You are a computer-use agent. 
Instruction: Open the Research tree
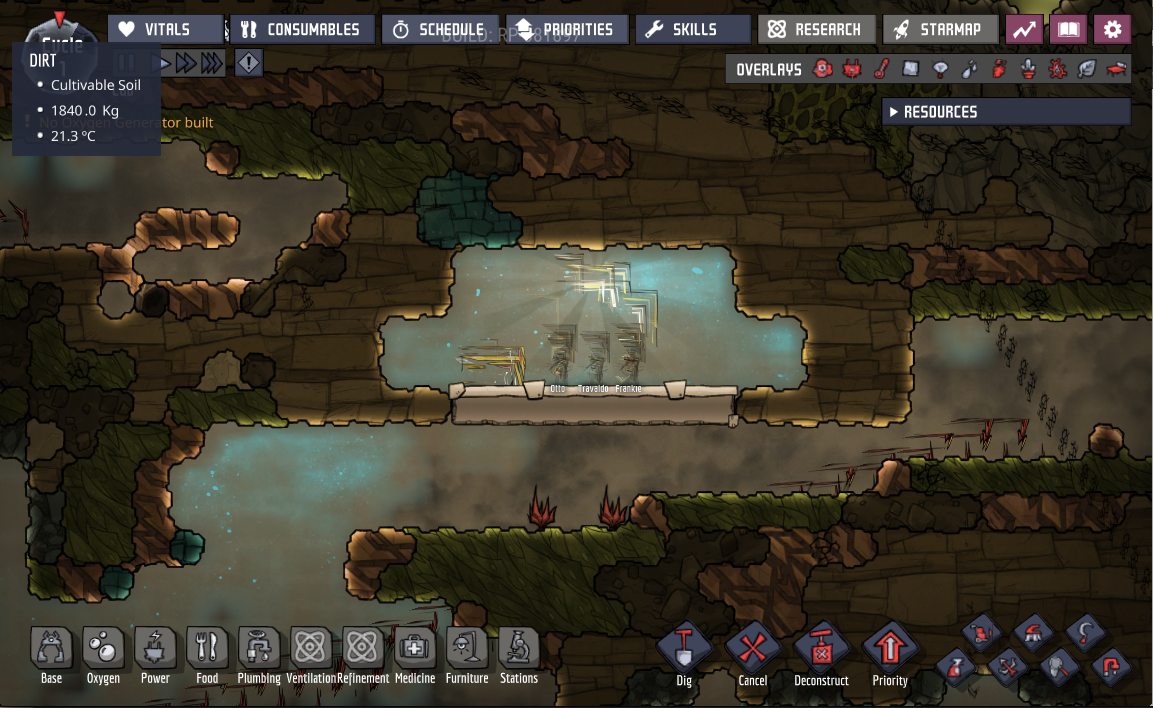coord(816,30)
